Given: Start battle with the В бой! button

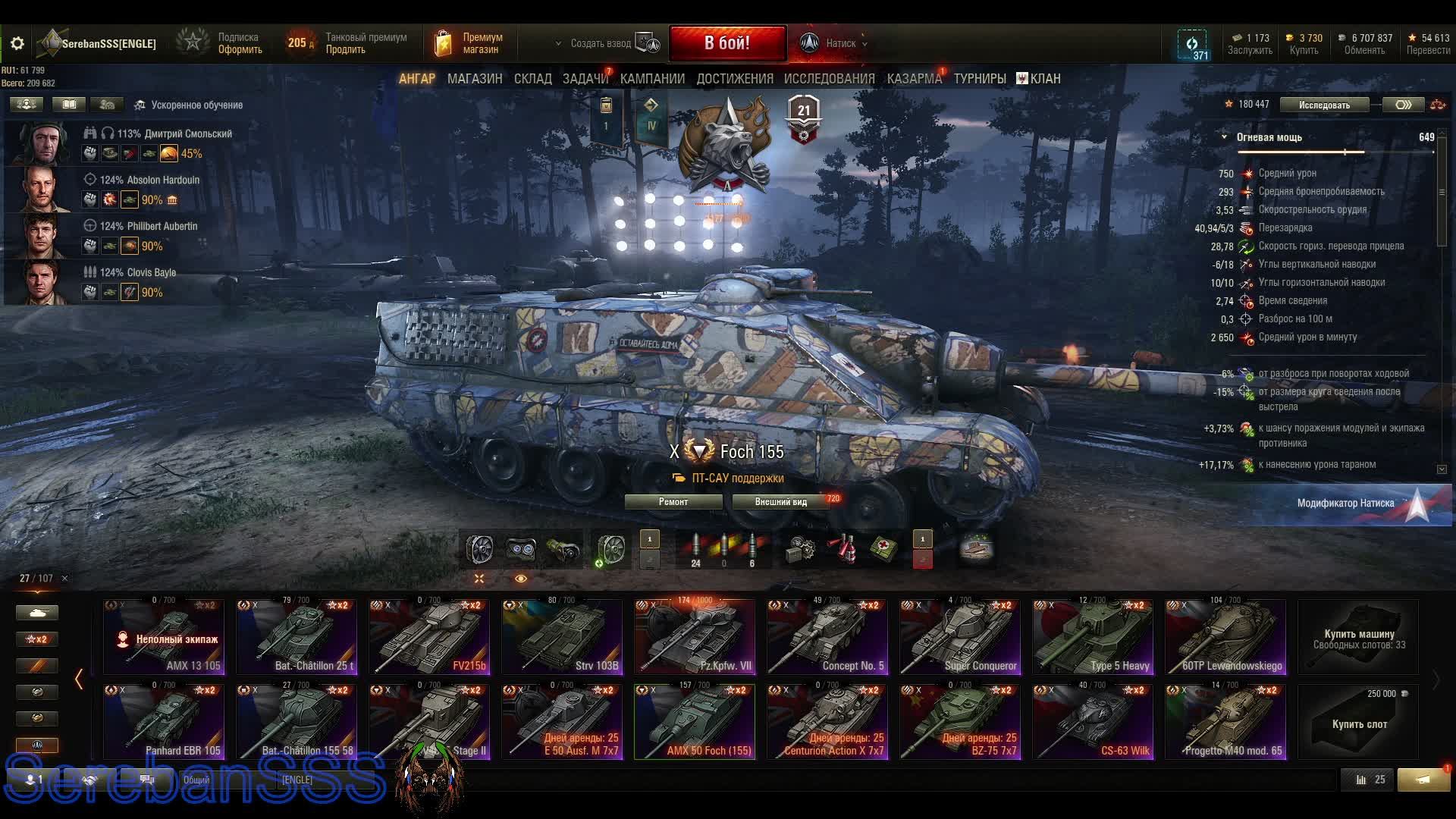Looking at the screenshot, I should pyautogui.click(x=726, y=43).
